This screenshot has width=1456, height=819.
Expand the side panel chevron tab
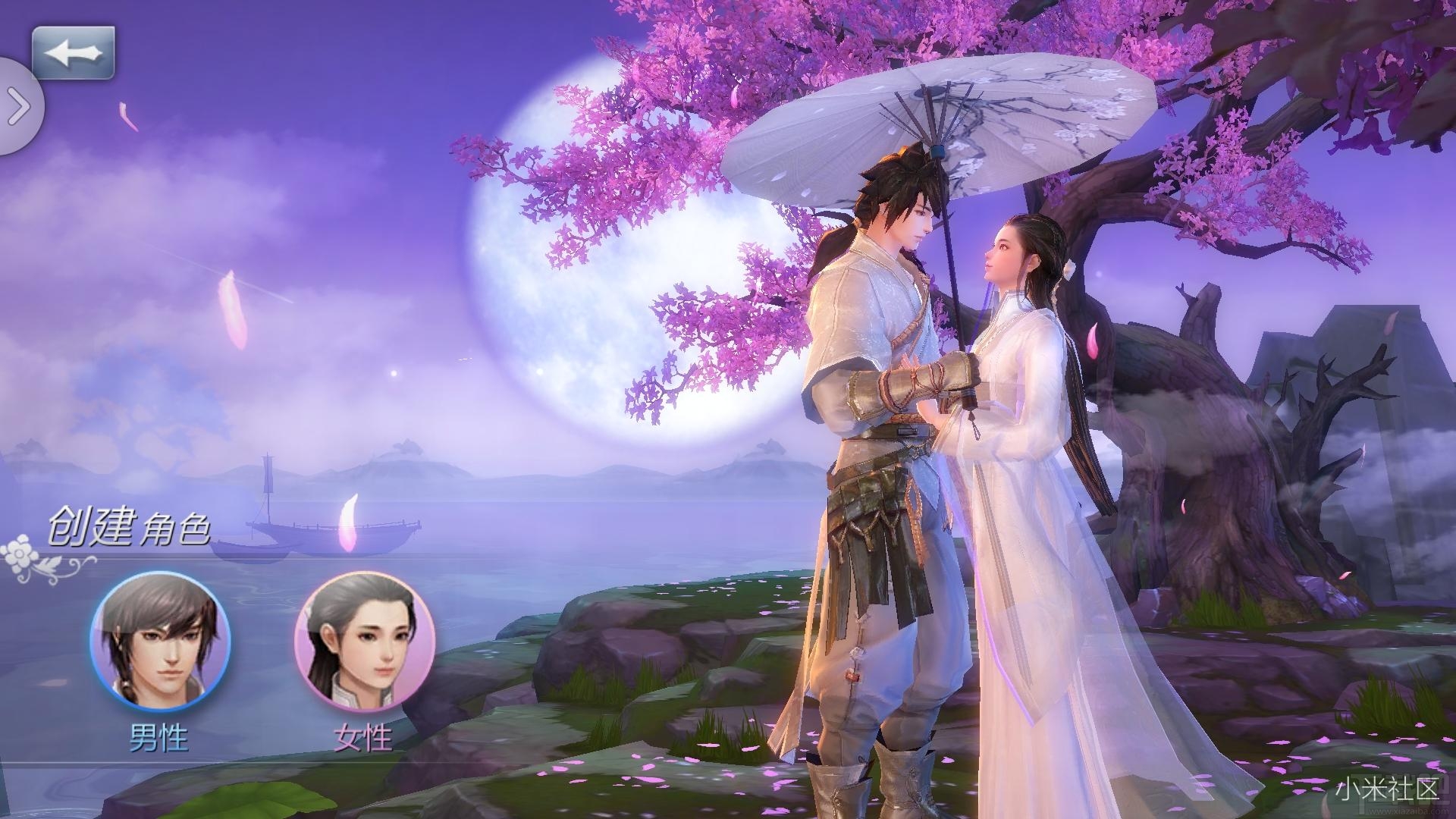tap(19, 108)
